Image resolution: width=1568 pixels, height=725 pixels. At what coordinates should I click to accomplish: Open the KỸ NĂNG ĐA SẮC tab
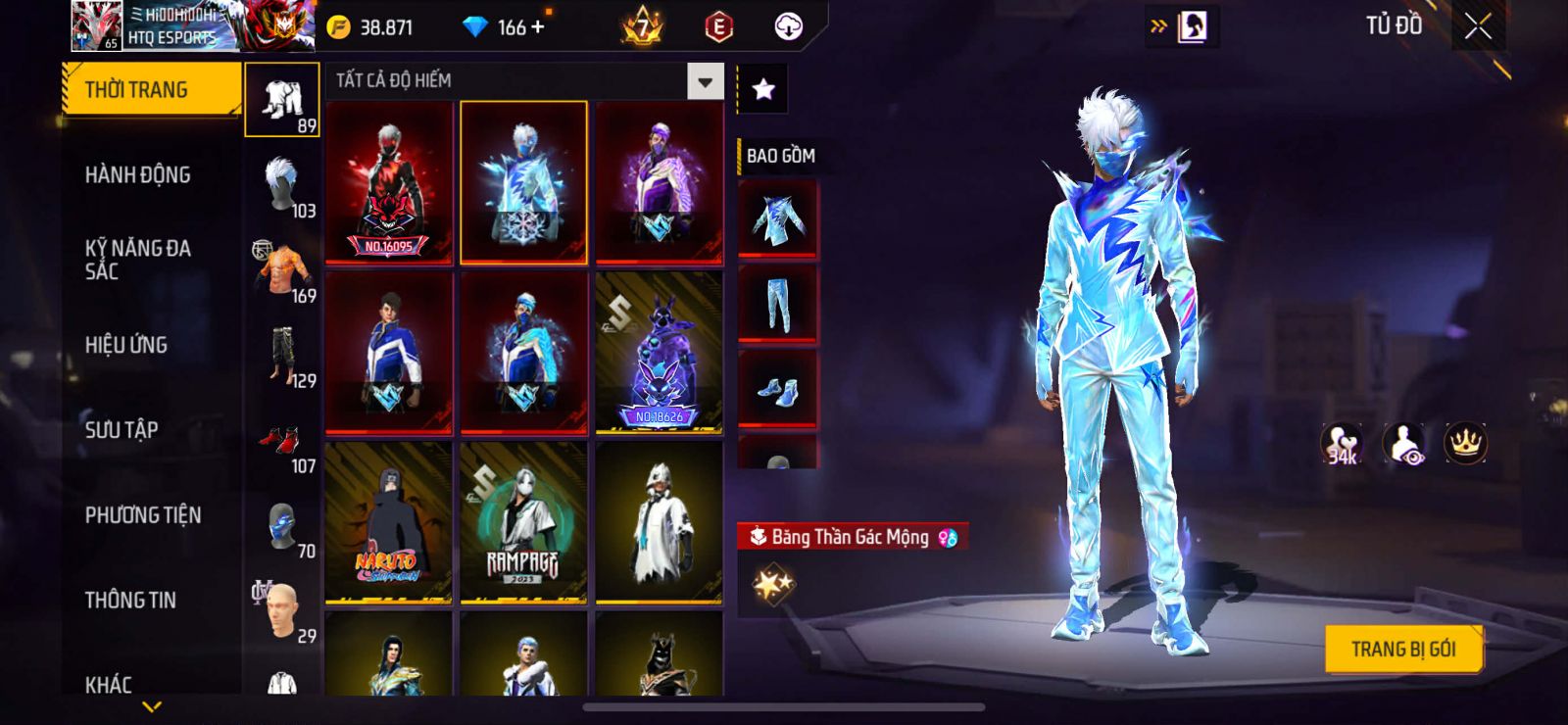tap(137, 260)
